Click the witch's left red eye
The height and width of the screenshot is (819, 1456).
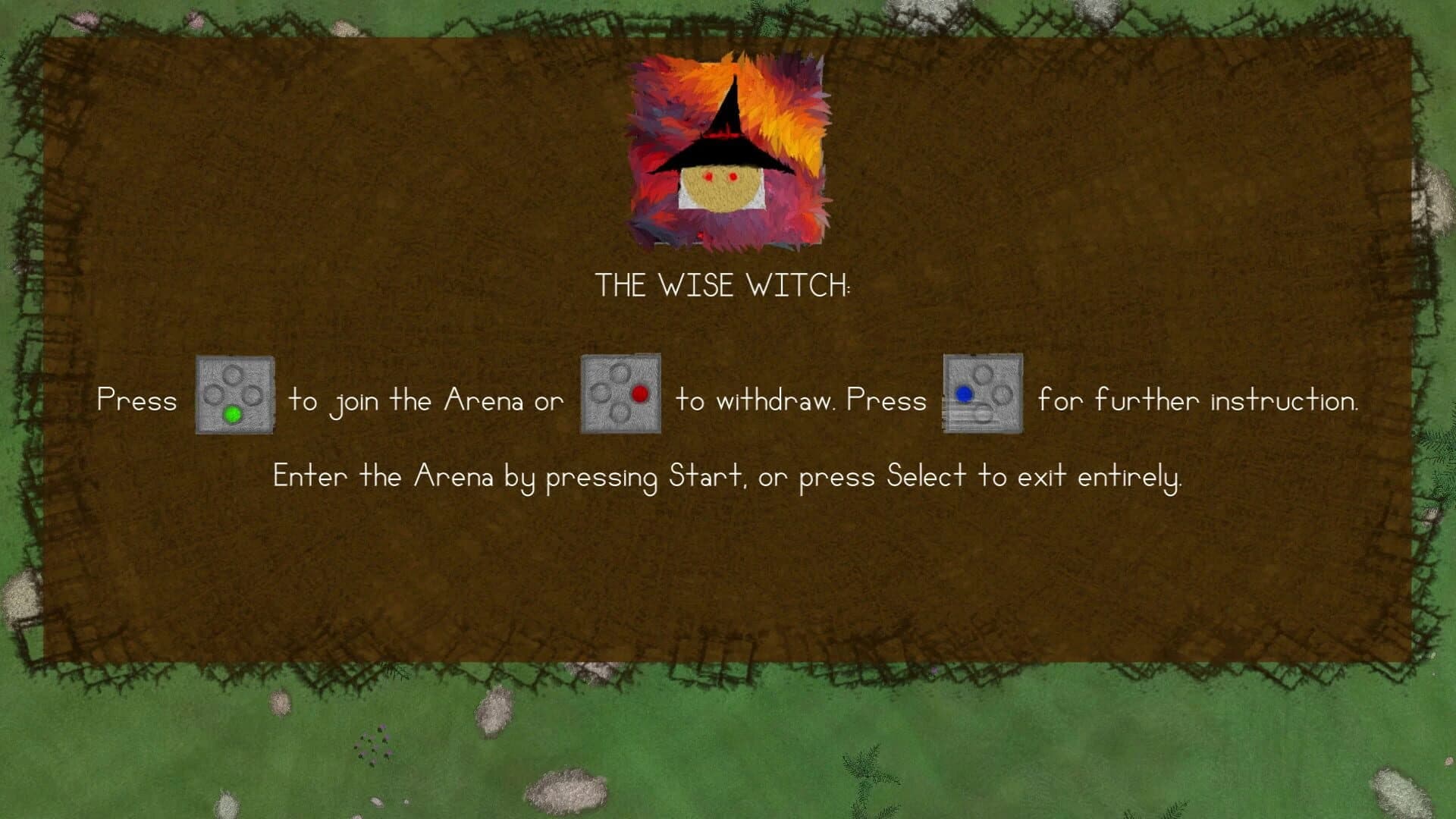pos(709,175)
